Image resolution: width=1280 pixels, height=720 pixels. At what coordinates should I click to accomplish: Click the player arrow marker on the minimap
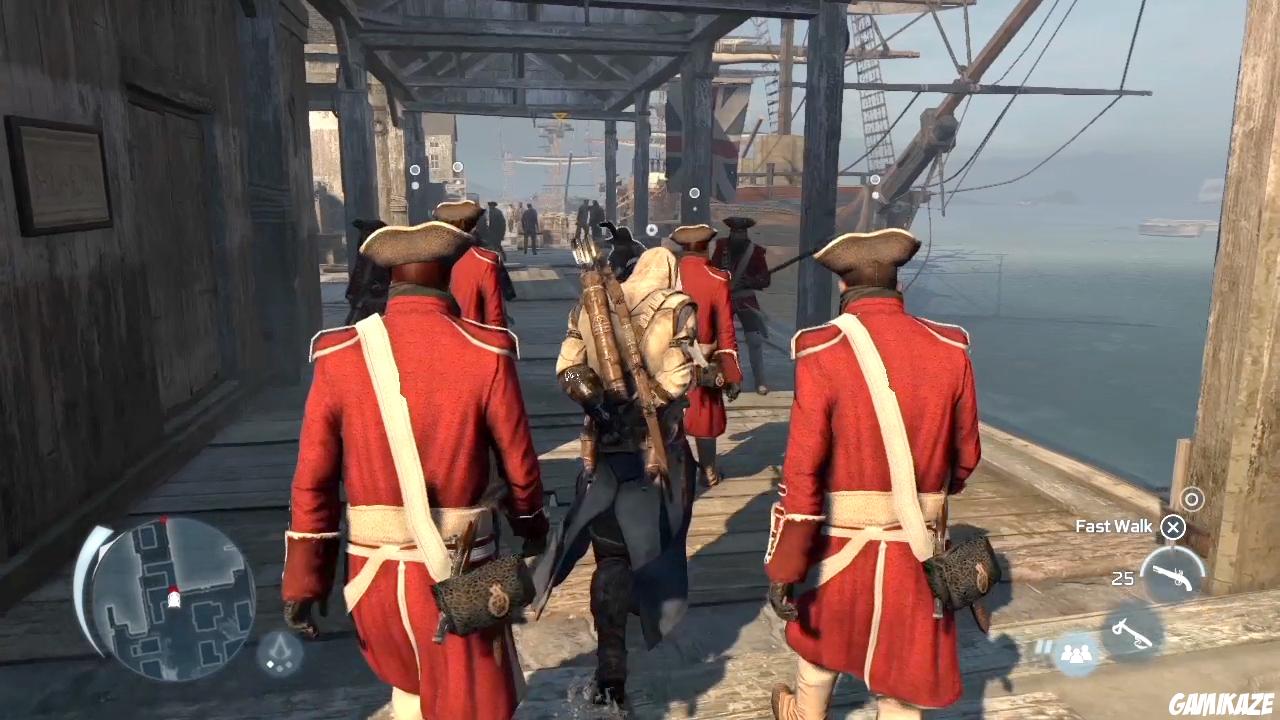click(175, 599)
